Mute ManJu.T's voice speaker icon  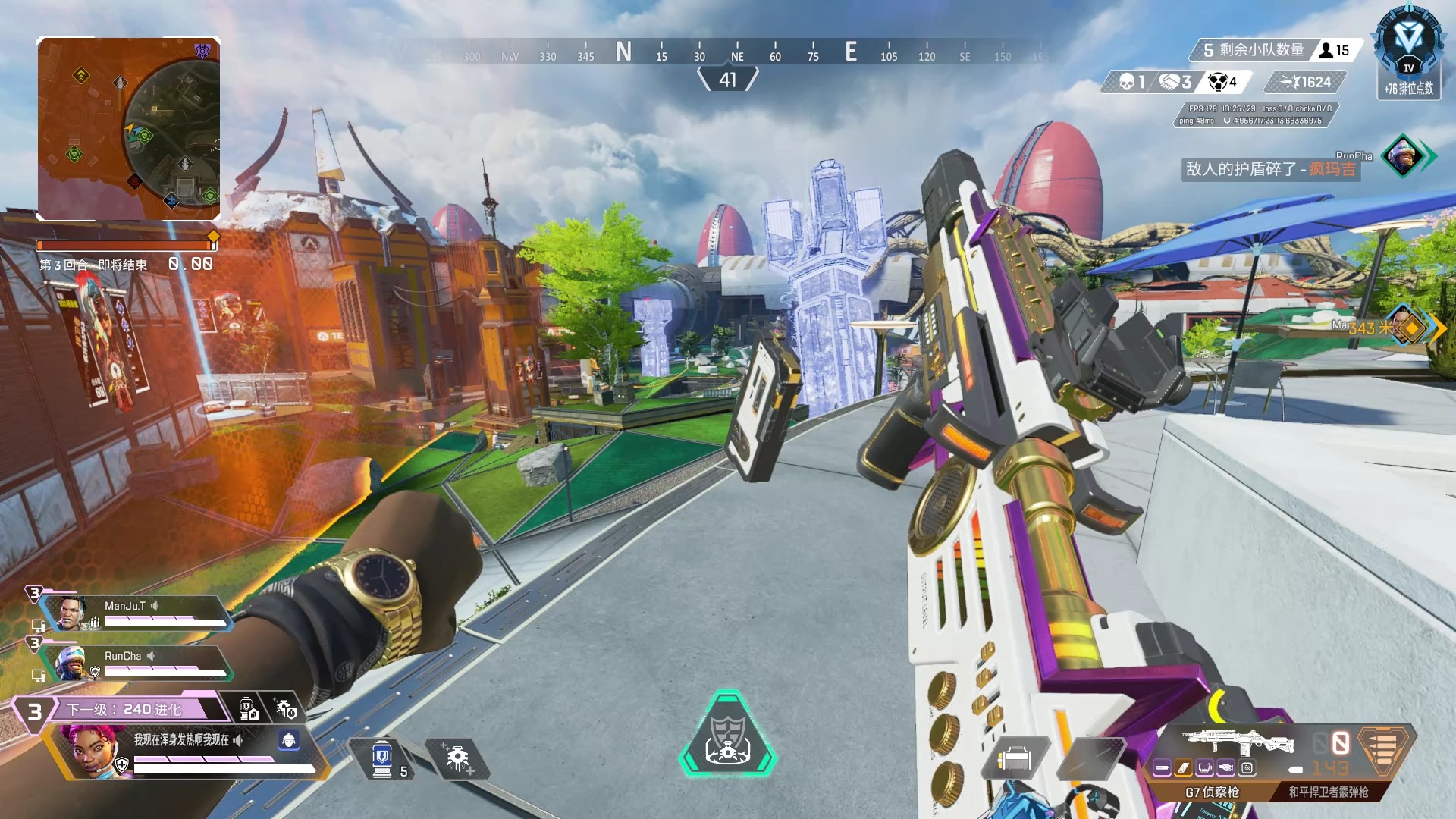pyautogui.click(x=154, y=604)
